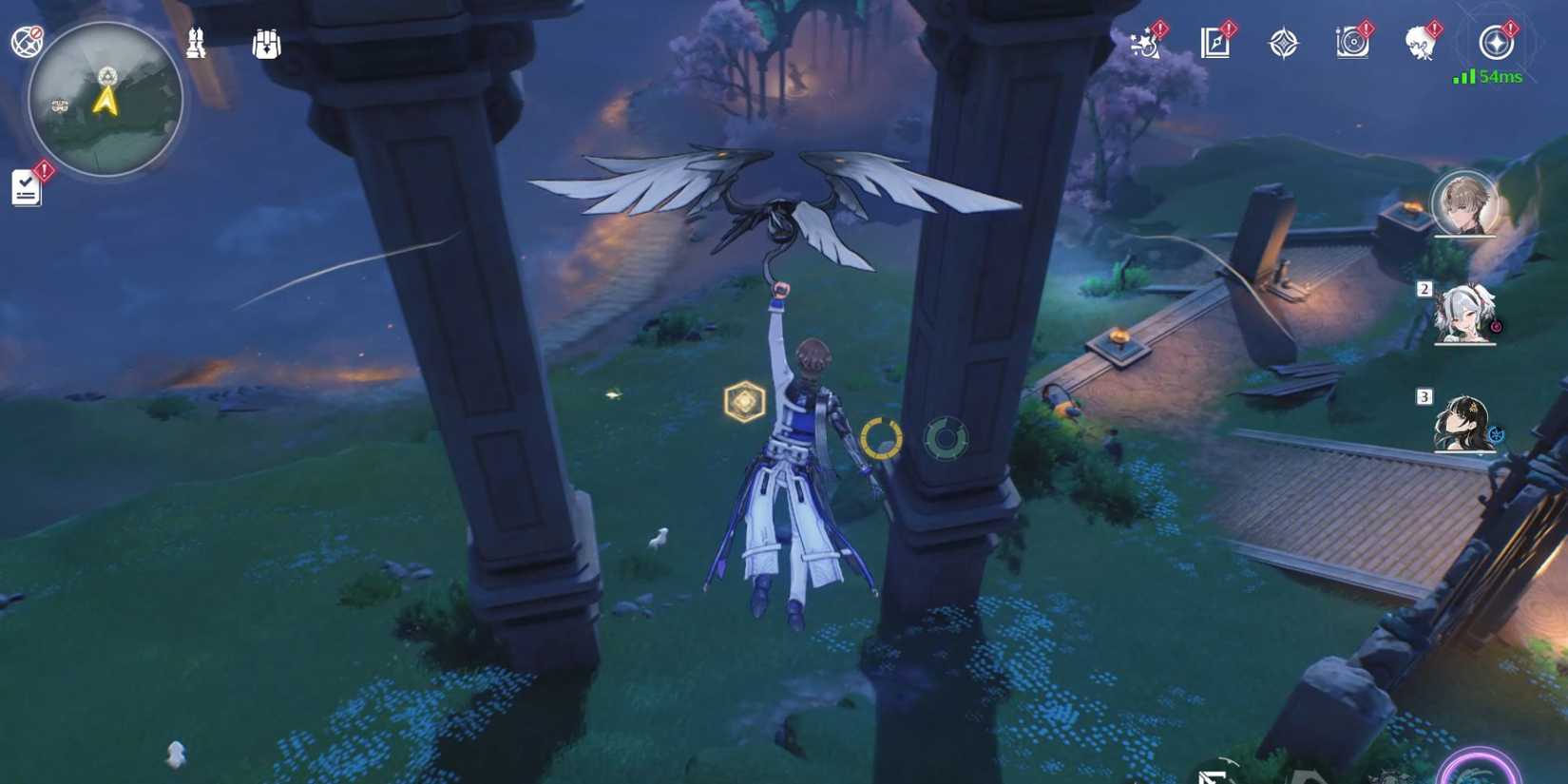Toggle online multiplayer via the crossed globe icon
This screenshot has height=784, width=1568.
tap(26, 38)
